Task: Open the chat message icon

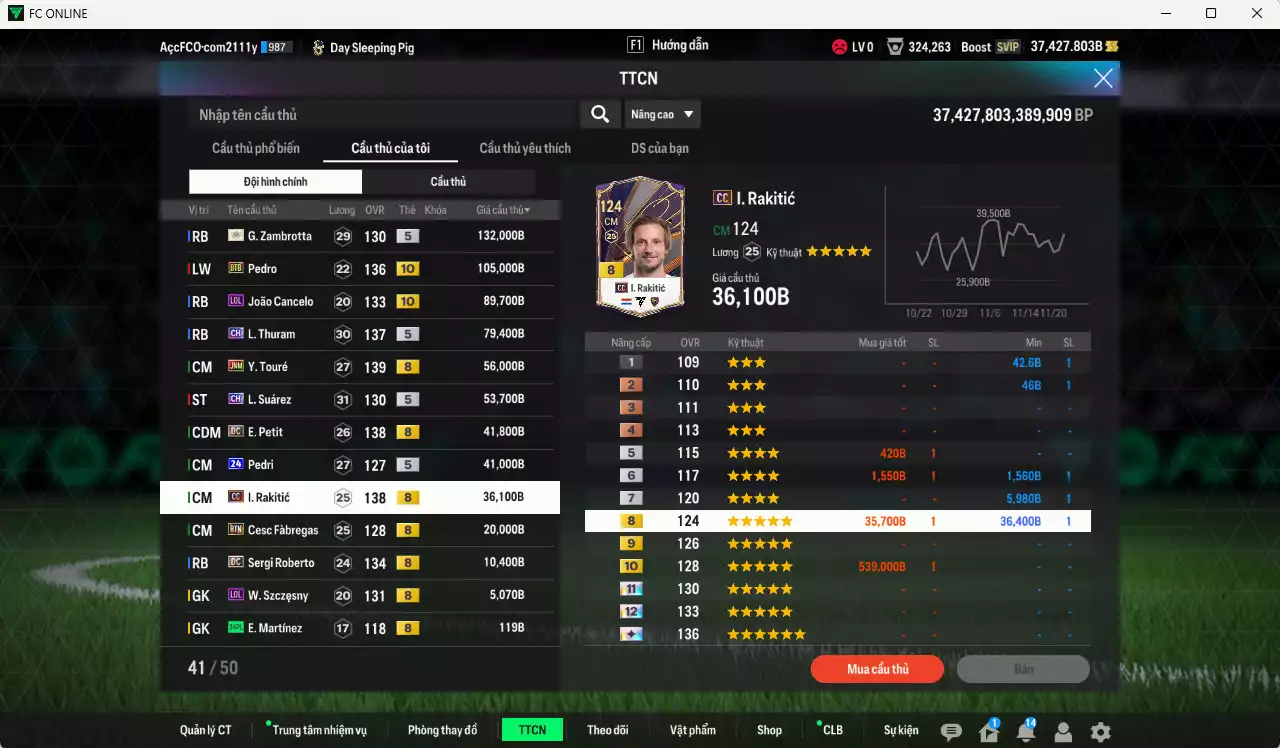Action: [952, 732]
